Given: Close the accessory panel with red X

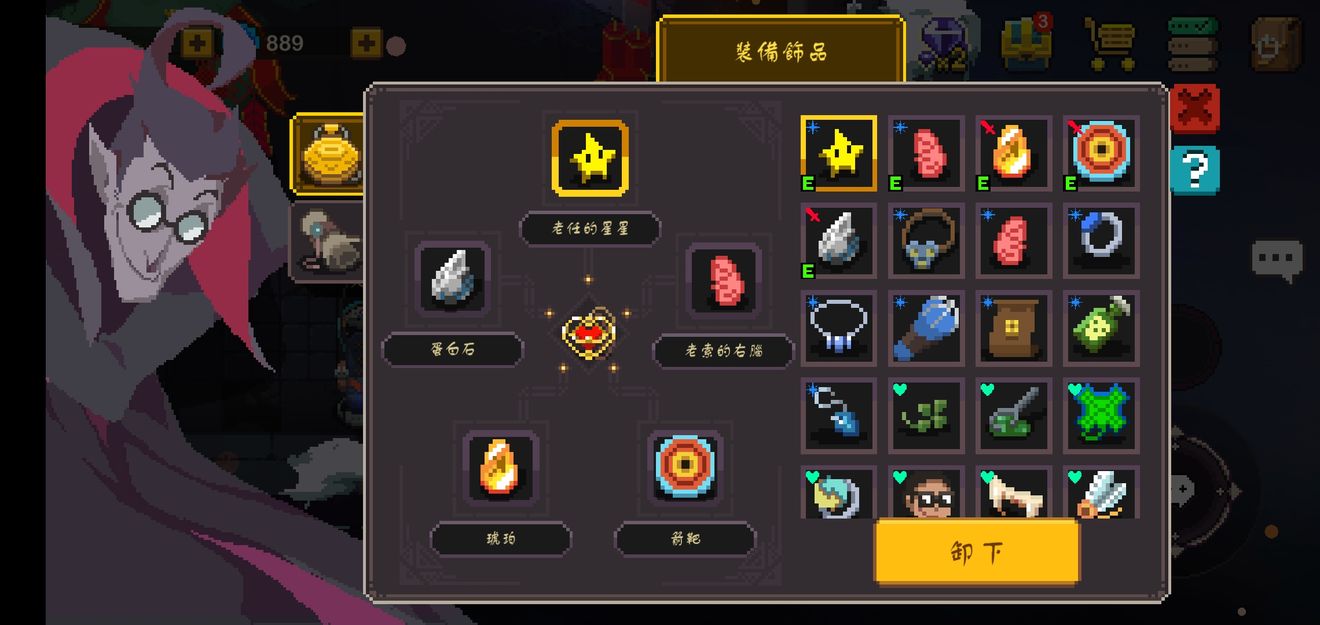Looking at the screenshot, I should 1194,108.
